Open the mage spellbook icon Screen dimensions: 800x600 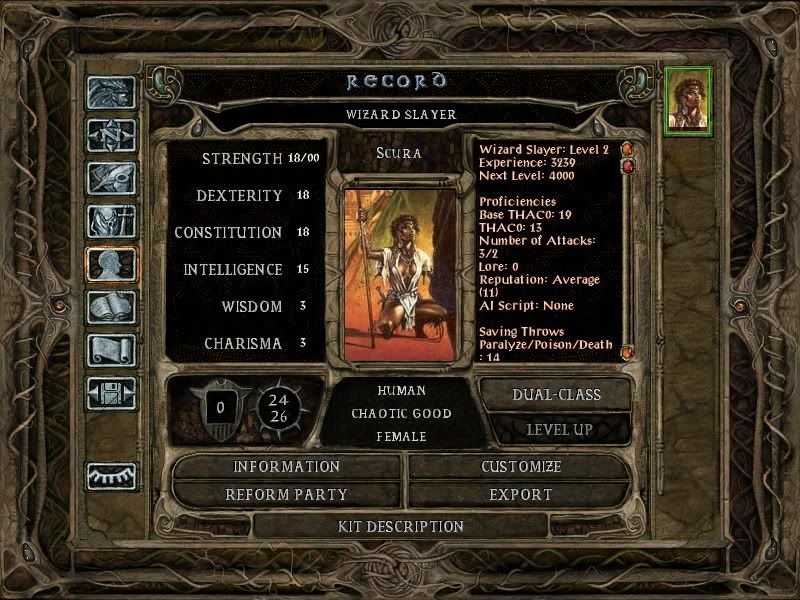pyautogui.click(x=111, y=307)
